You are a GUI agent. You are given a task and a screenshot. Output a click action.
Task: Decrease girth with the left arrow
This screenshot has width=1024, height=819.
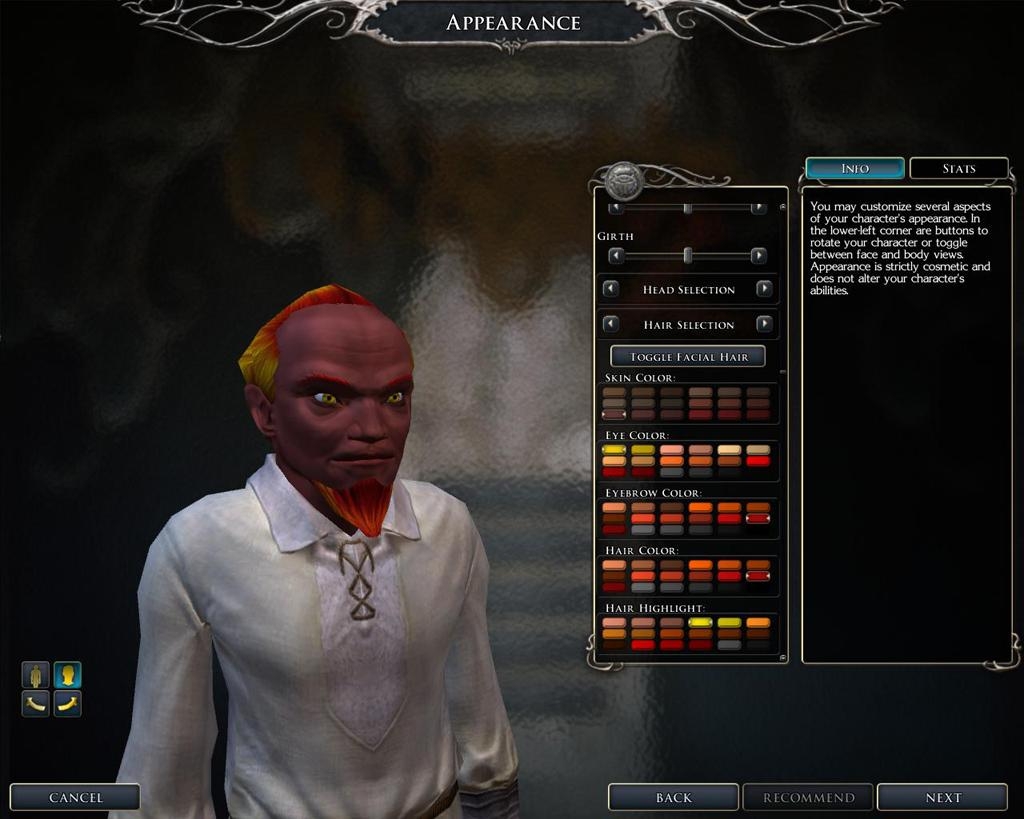coord(616,256)
